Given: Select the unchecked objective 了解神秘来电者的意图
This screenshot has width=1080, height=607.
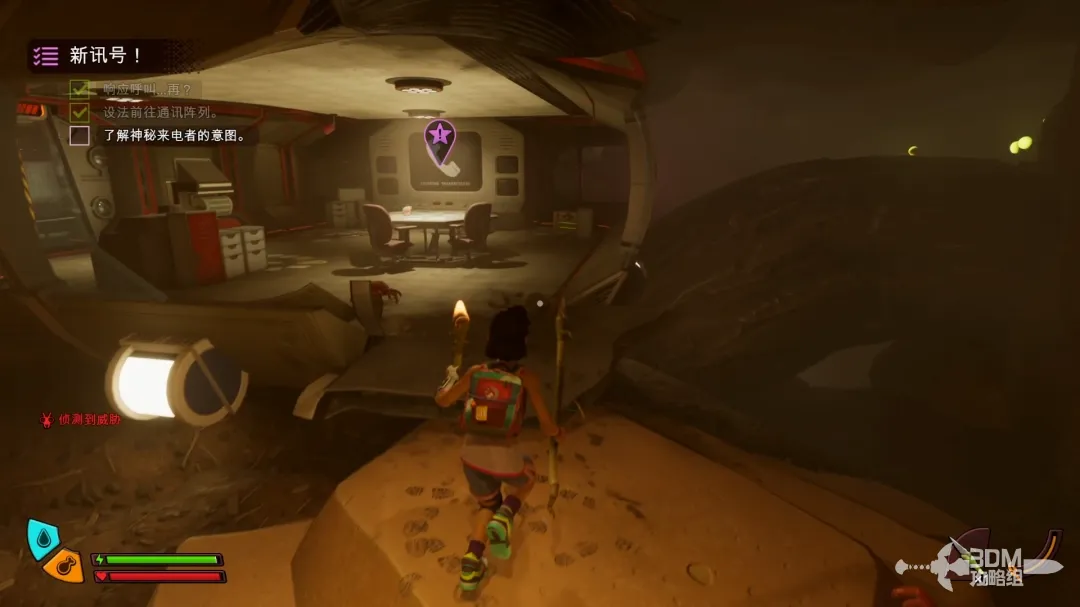Looking at the screenshot, I should tap(173, 135).
